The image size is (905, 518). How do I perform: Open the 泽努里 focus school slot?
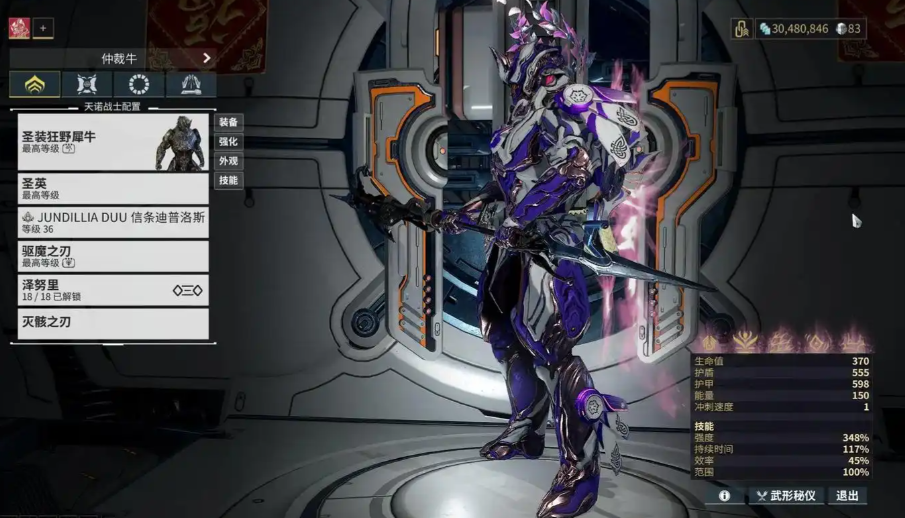113,290
